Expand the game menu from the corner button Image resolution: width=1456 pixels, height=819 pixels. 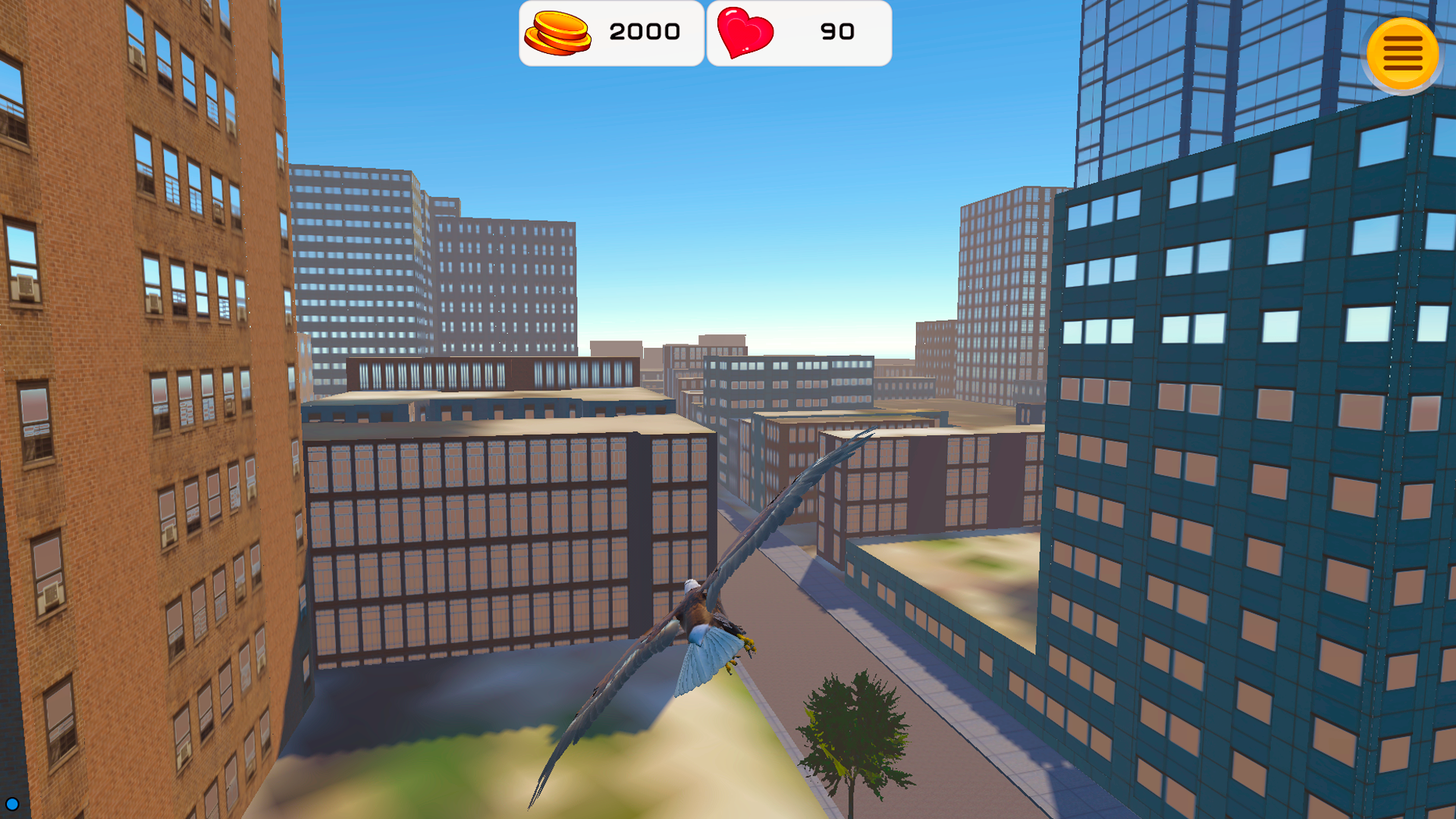click(1403, 52)
